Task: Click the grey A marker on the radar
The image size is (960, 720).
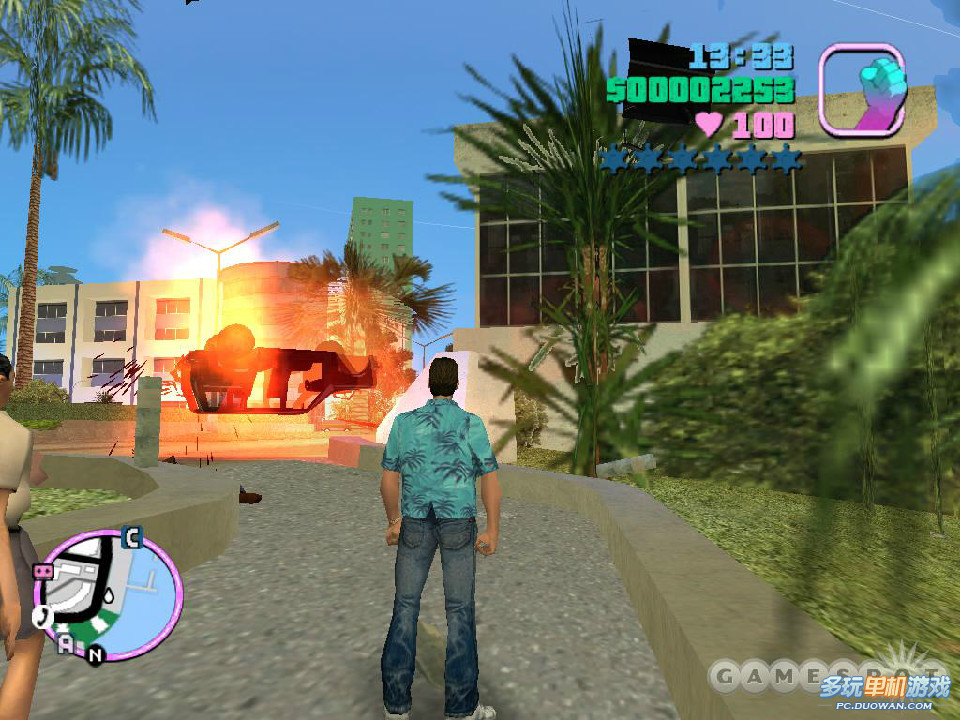Action: tap(66, 644)
